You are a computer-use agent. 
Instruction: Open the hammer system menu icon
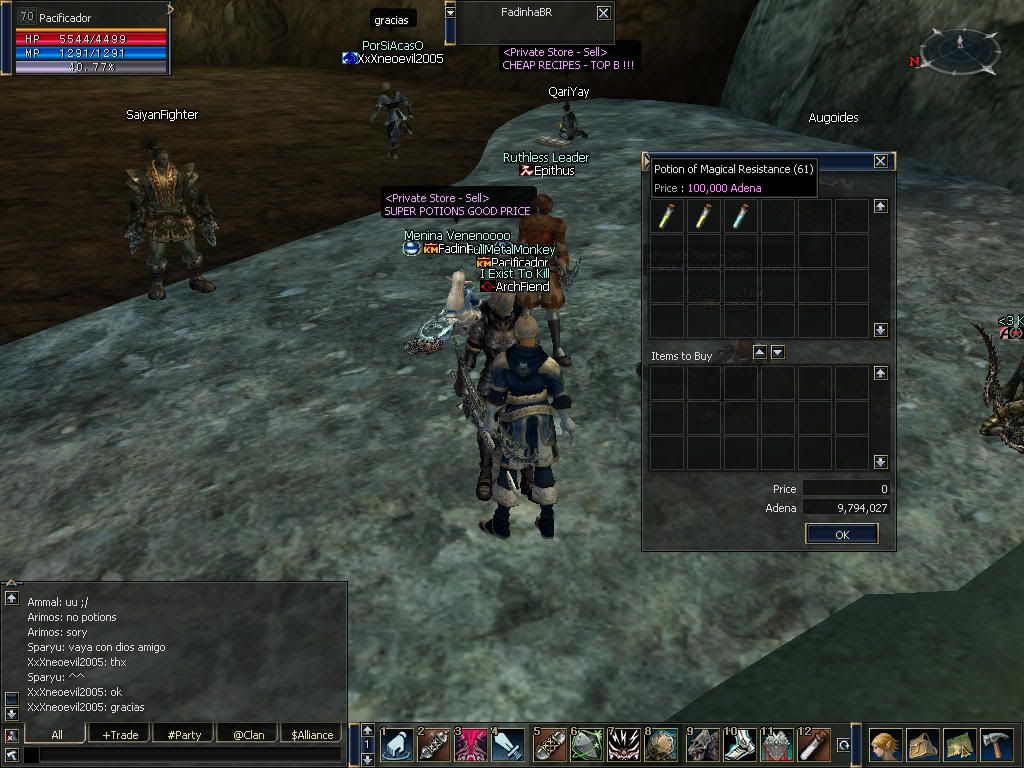[x=996, y=745]
